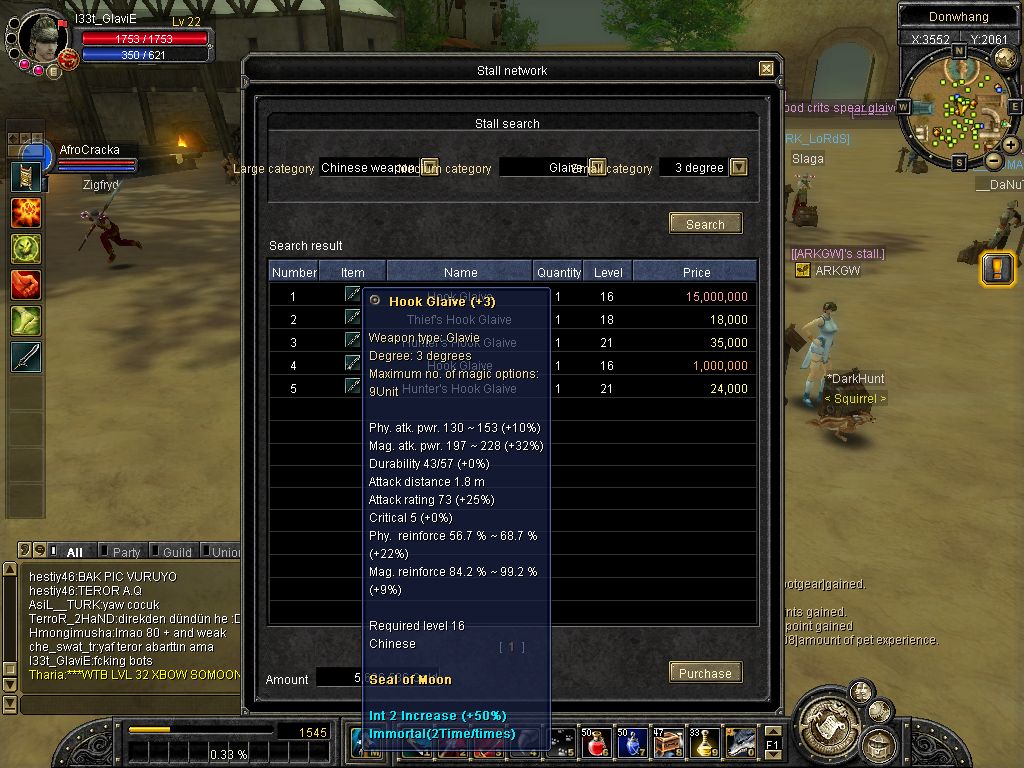This screenshot has height=768, width=1024.
Task: Sort results by the Level column header
Action: point(608,272)
